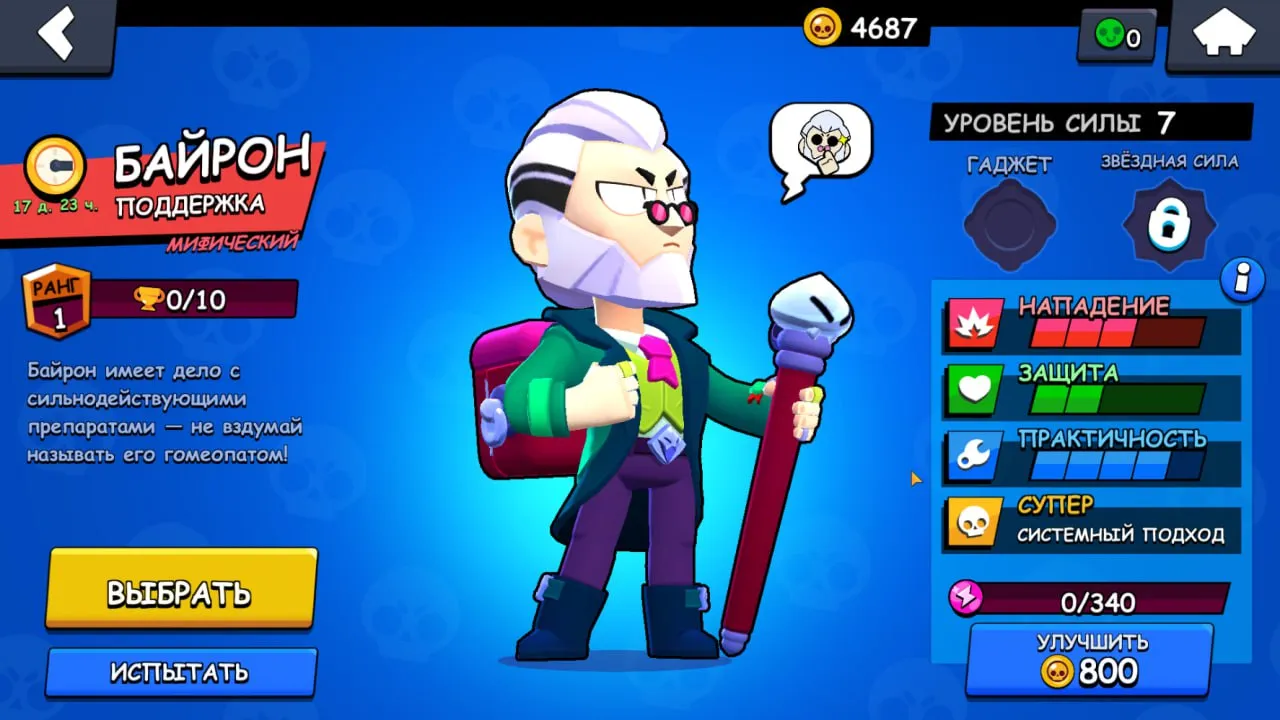Return to the home screen
Screen dimensions: 1280x720
pos(1223,36)
